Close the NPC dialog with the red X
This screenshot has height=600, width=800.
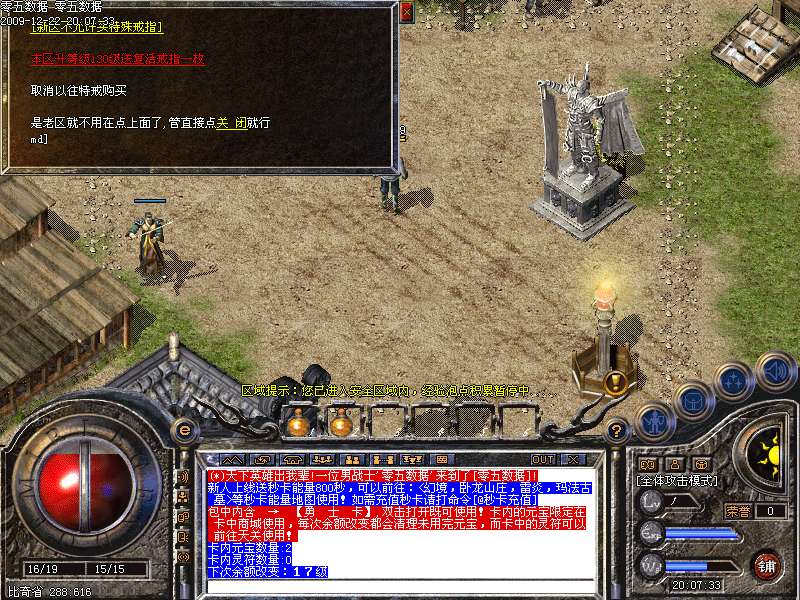[405, 13]
